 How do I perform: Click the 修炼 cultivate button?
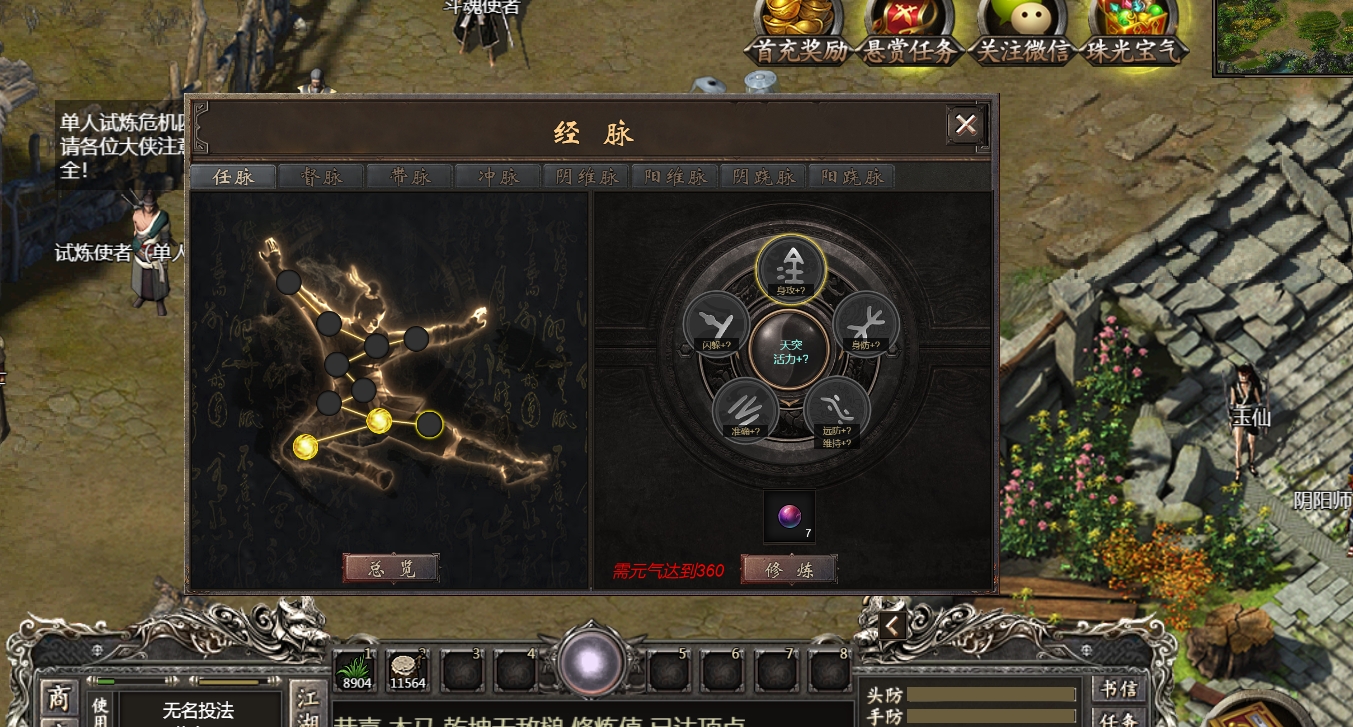788,569
